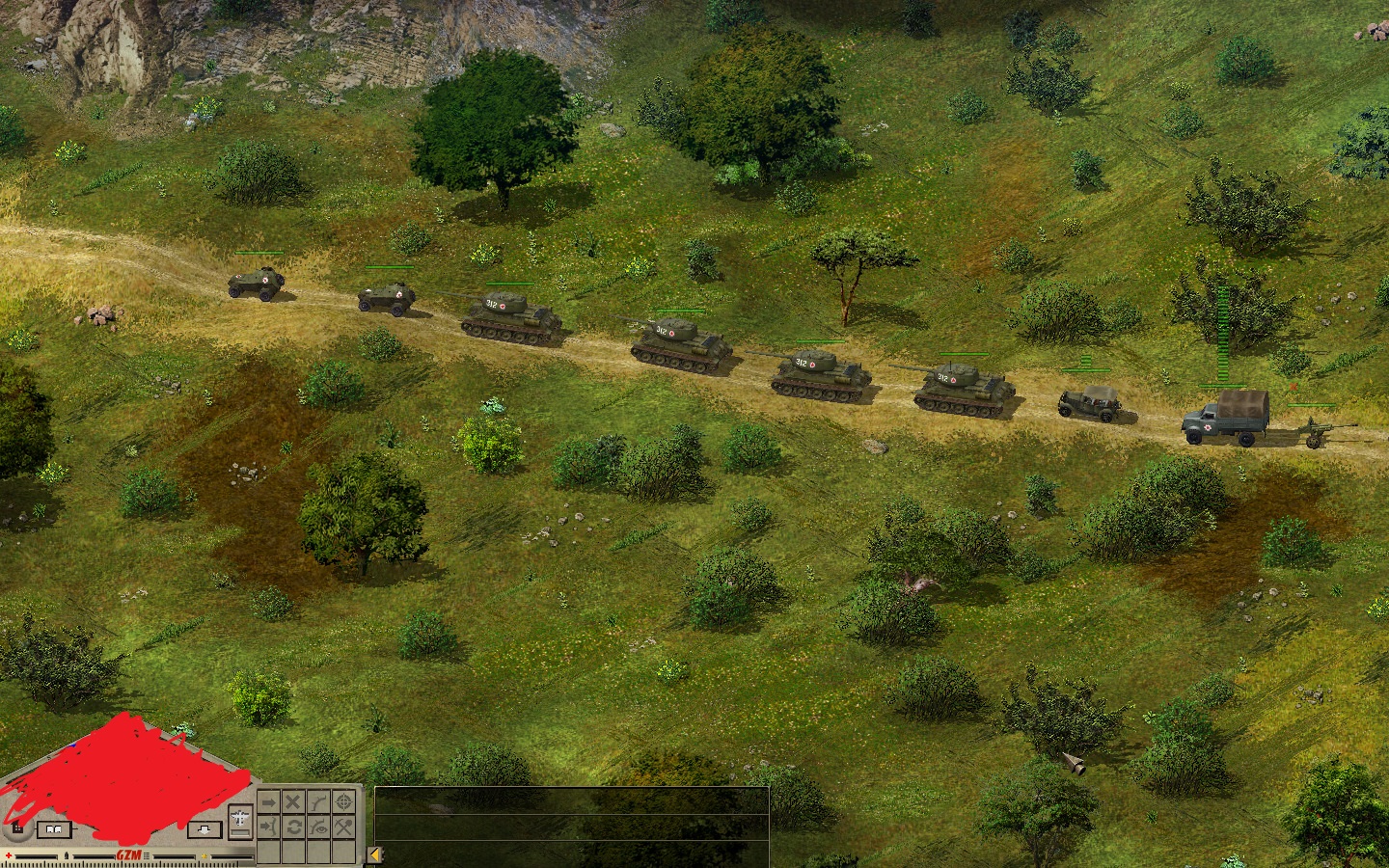
Task: Select the pickaxe and shovel entrench command
Action: [x=343, y=827]
